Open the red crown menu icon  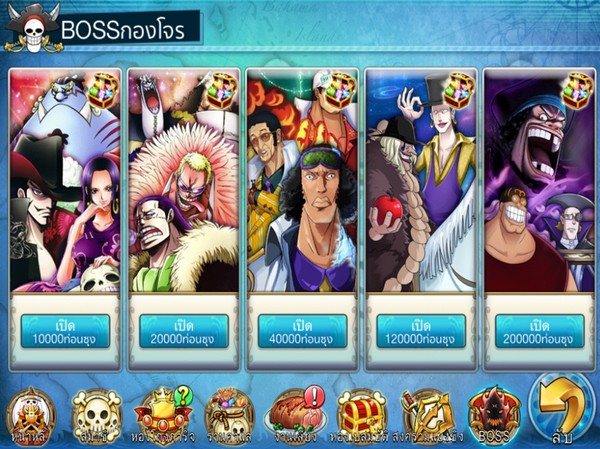tap(163, 413)
